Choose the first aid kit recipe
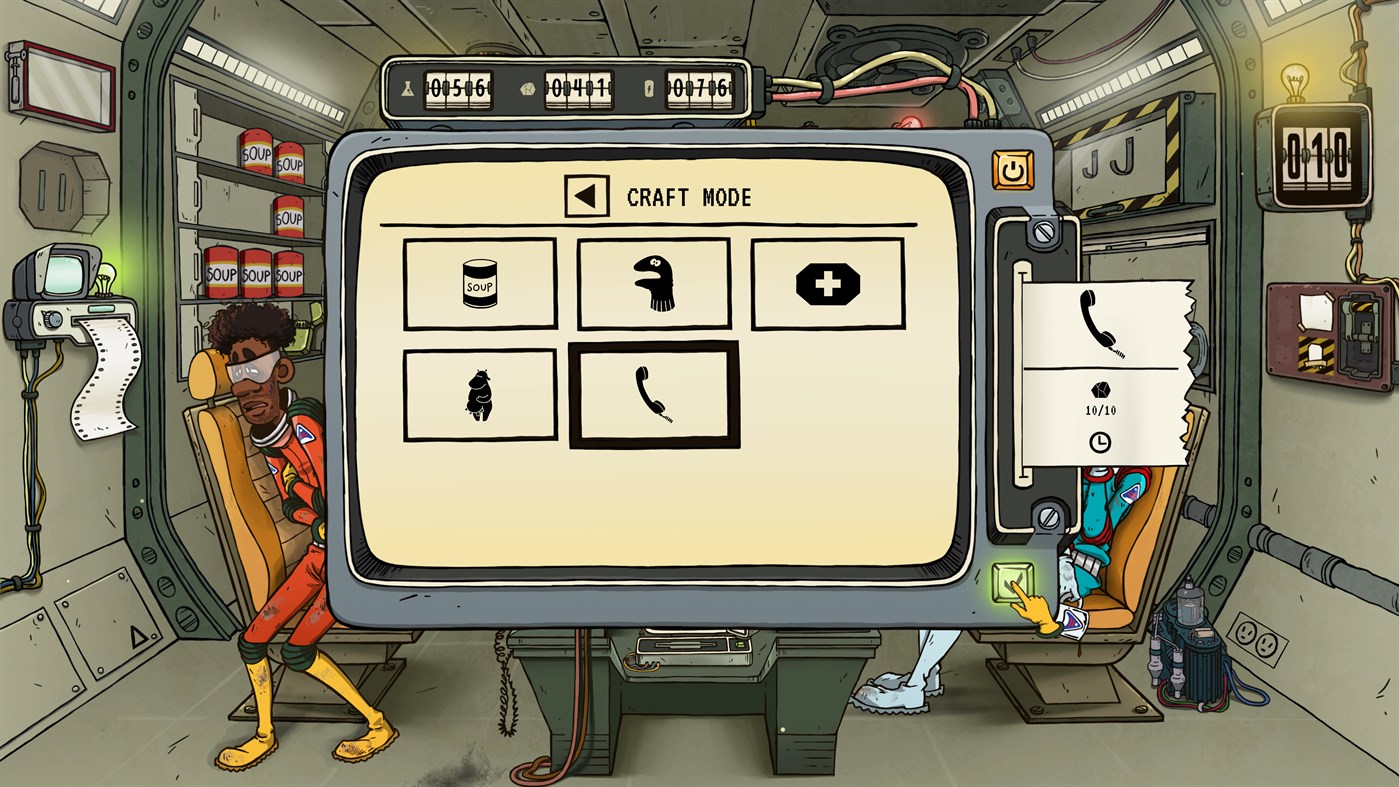This screenshot has width=1399, height=787. [828, 282]
